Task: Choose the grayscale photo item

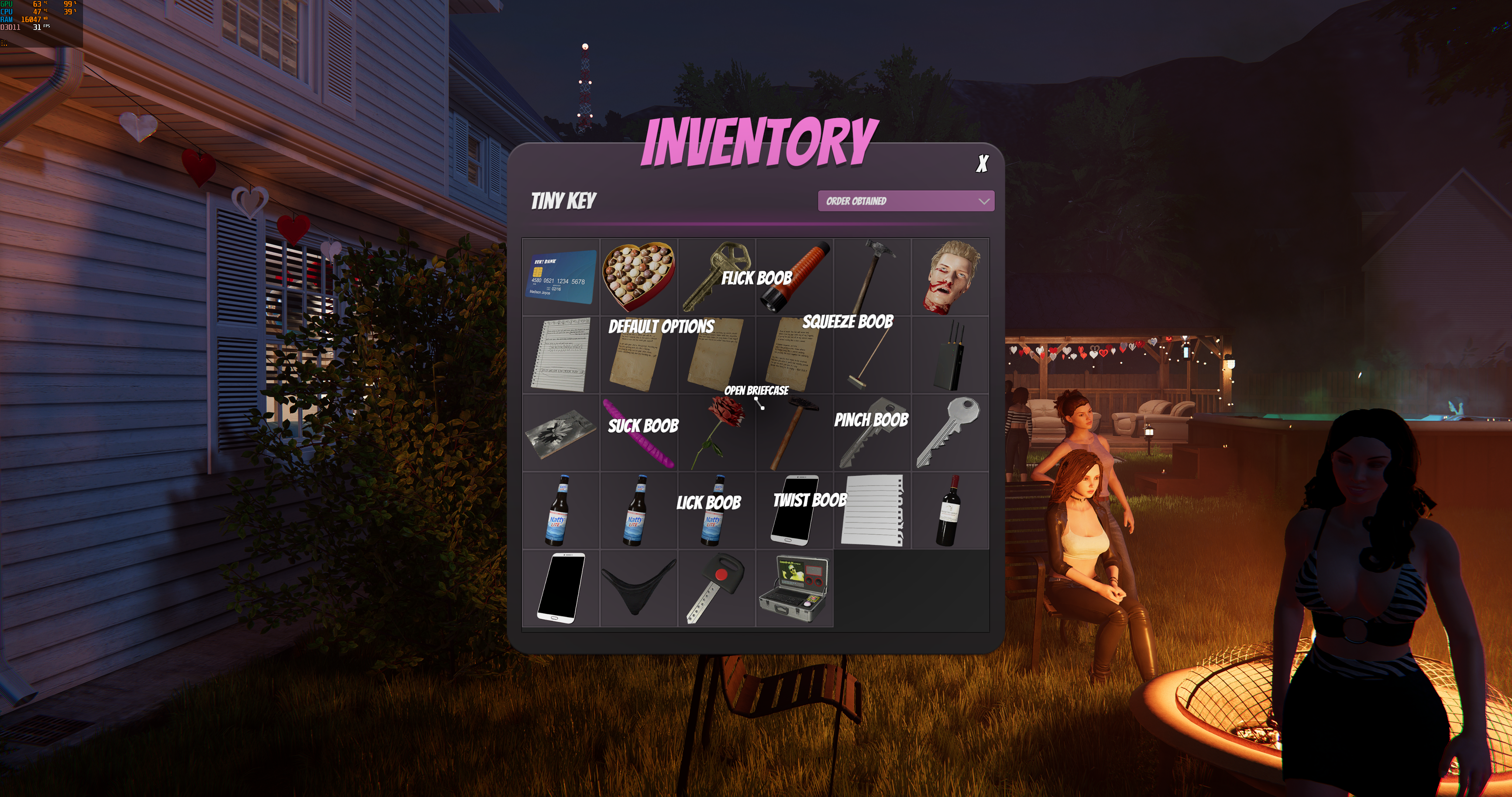Action: coord(561,433)
